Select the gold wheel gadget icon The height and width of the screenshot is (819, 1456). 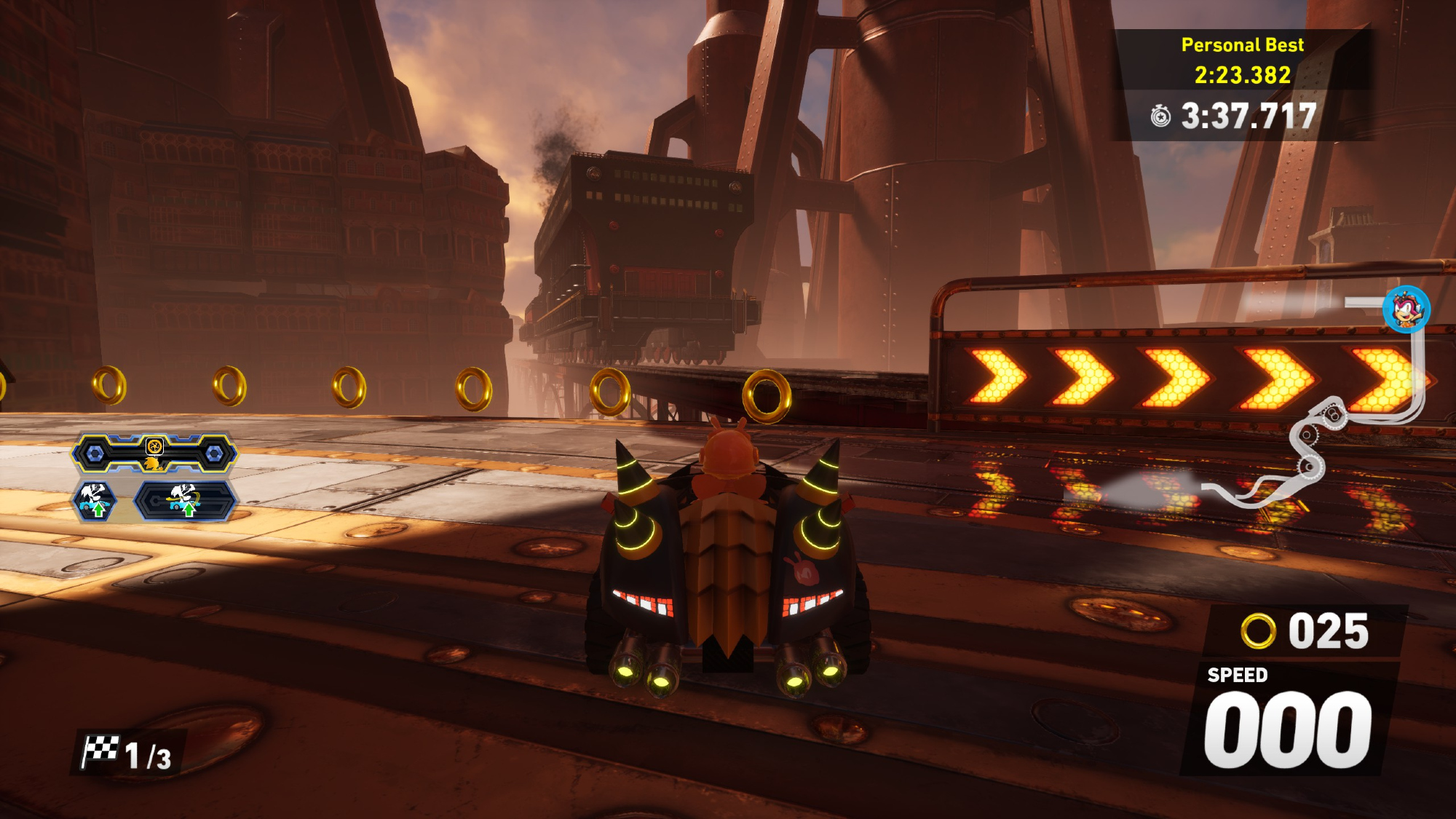point(154,447)
